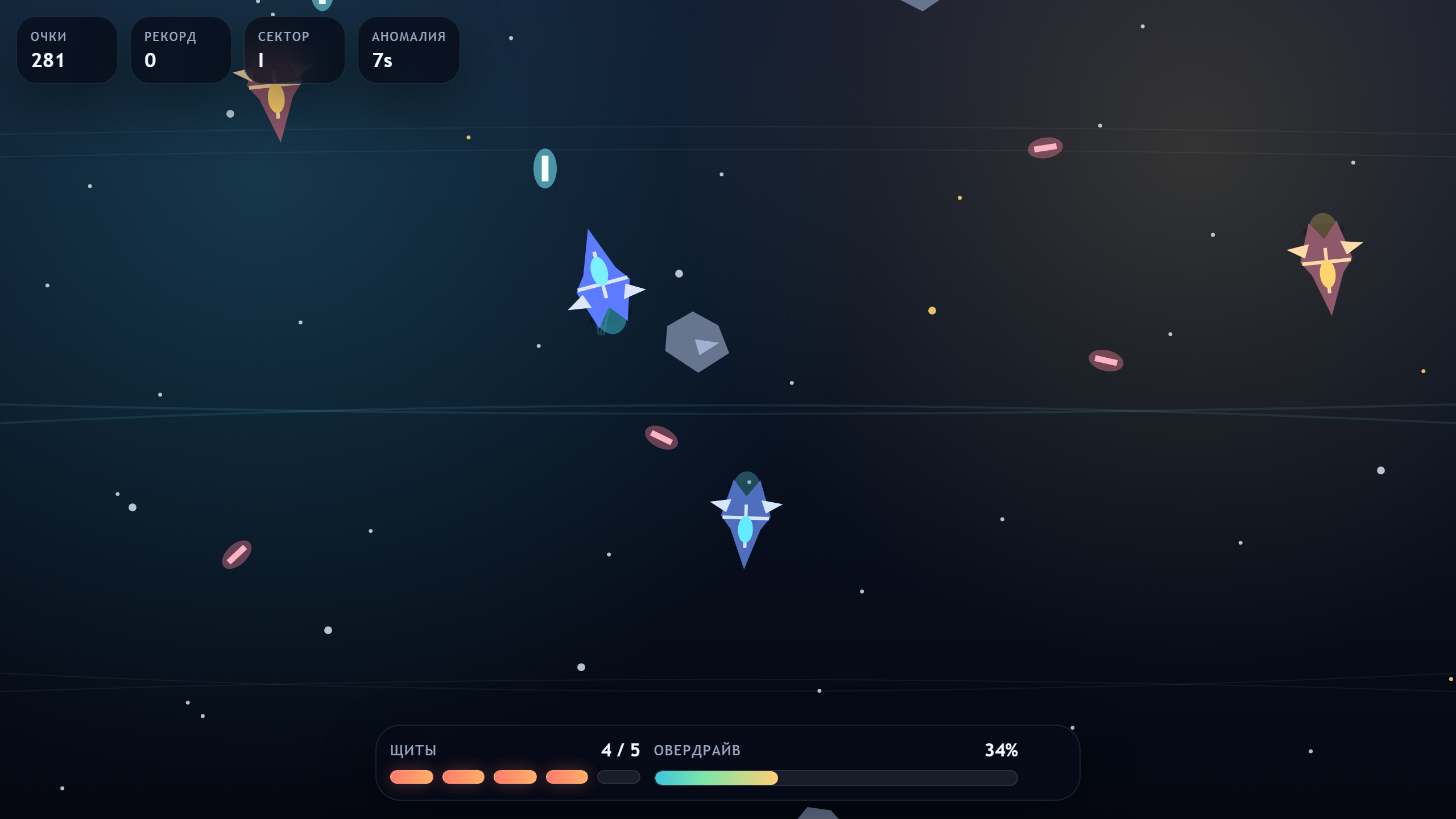Collect the teal capsule pickup
The image size is (1456, 819).
pyautogui.click(x=544, y=167)
